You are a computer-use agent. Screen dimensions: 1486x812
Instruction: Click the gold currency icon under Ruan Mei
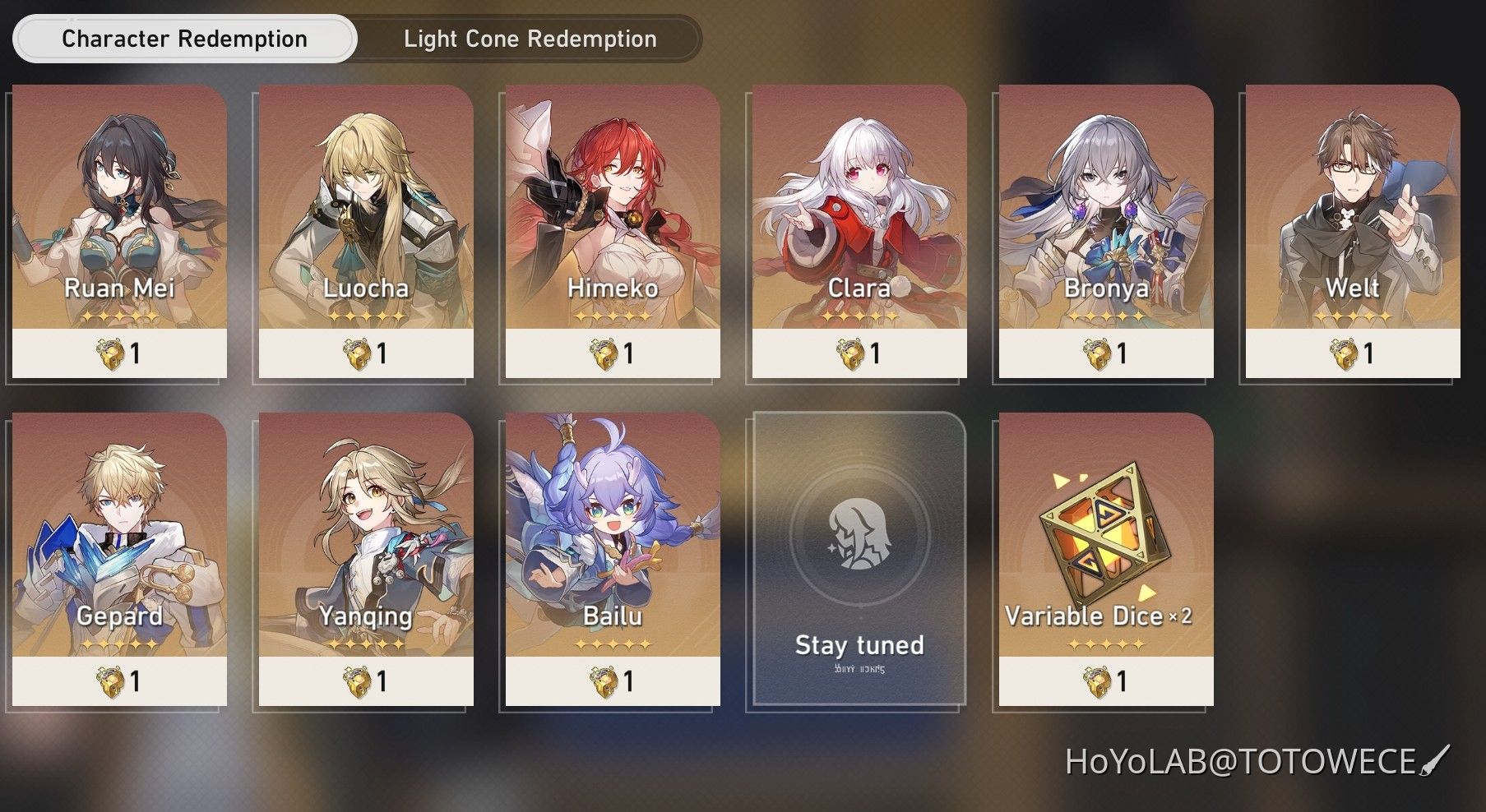[x=109, y=352]
